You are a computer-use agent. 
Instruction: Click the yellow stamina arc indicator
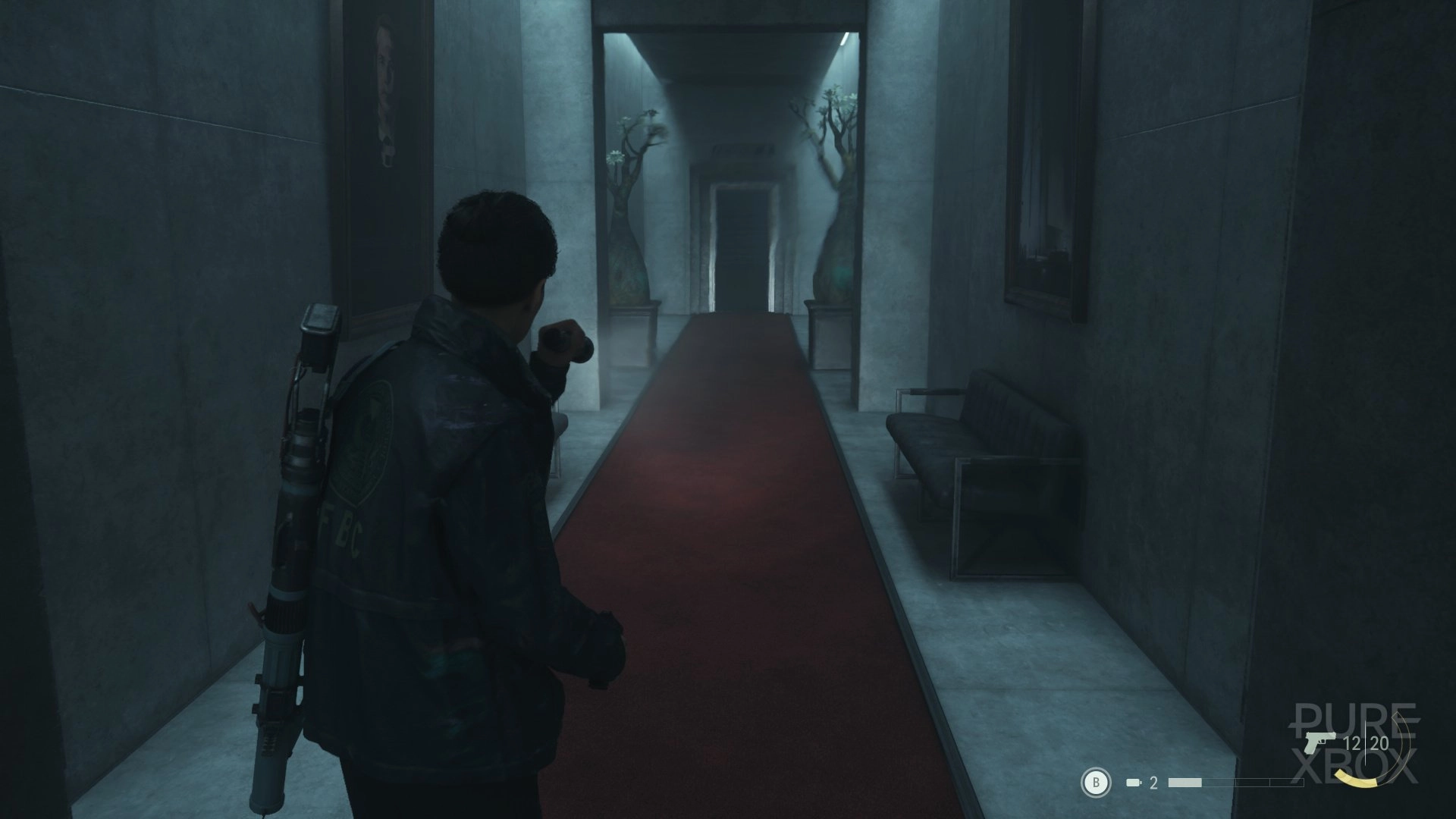1357,781
